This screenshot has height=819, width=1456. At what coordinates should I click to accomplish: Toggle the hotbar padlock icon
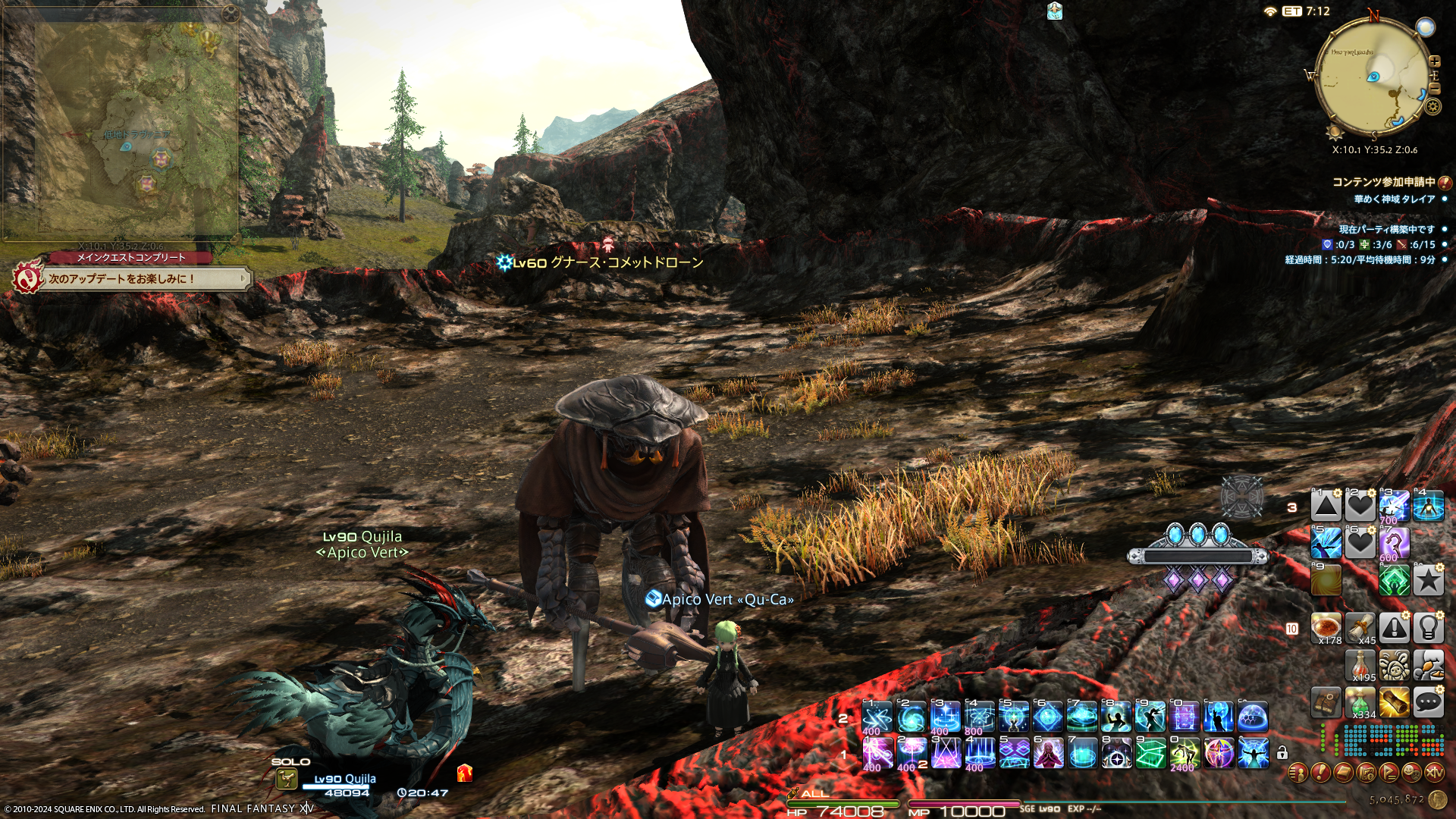tap(1282, 753)
